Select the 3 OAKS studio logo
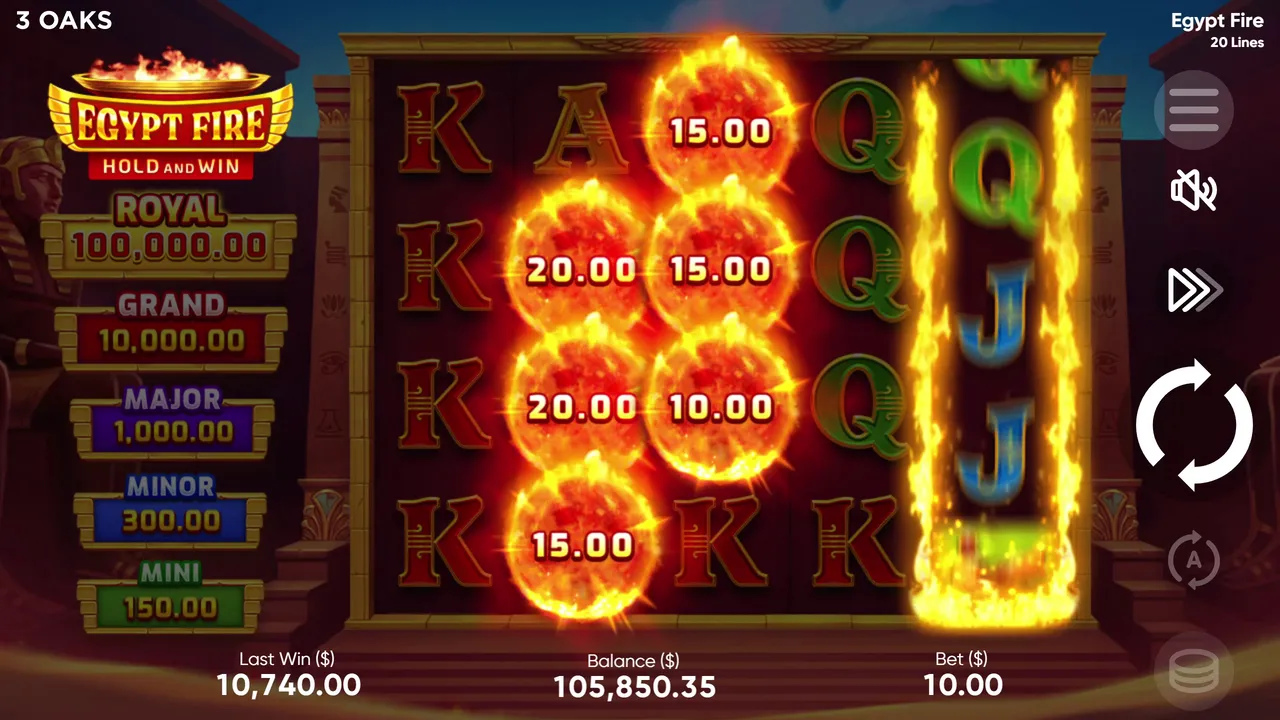 [x=62, y=20]
